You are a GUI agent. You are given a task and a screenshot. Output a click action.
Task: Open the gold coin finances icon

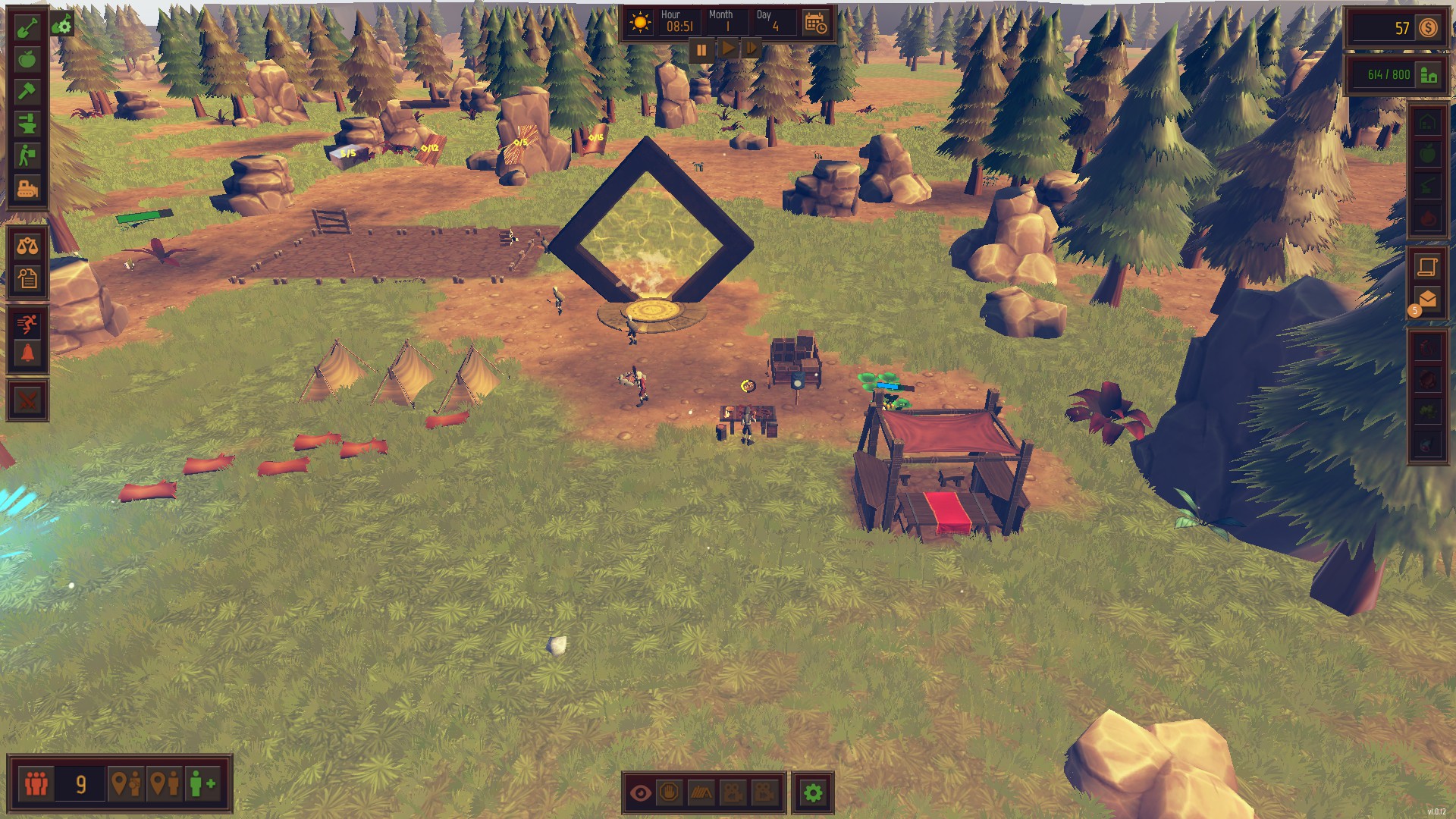coord(1429,28)
